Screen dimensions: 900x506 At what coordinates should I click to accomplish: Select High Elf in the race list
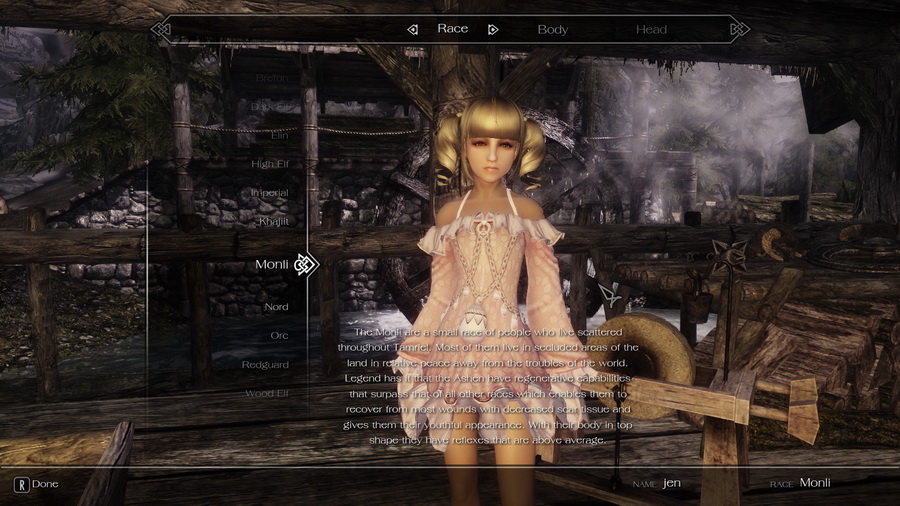pyautogui.click(x=269, y=164)
